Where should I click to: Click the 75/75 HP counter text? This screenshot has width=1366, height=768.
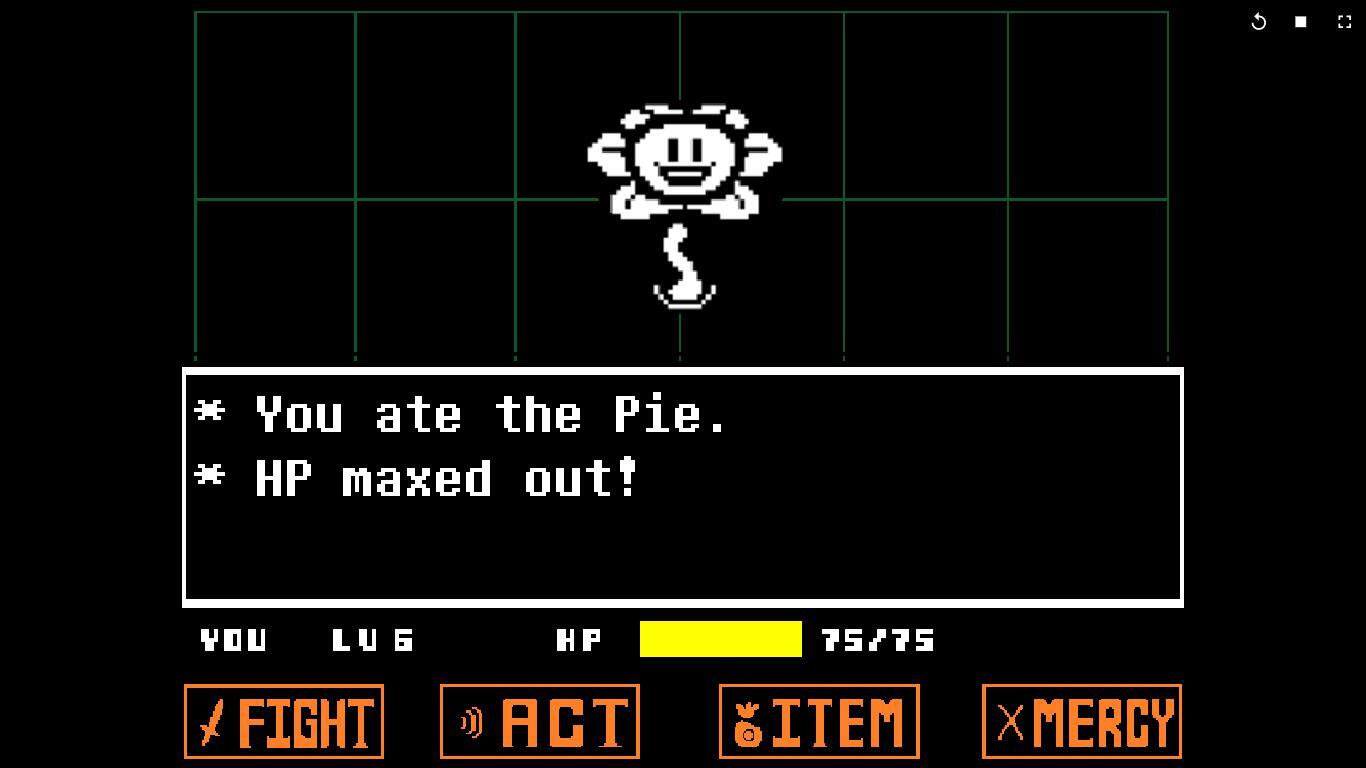(x=875, y=641)
